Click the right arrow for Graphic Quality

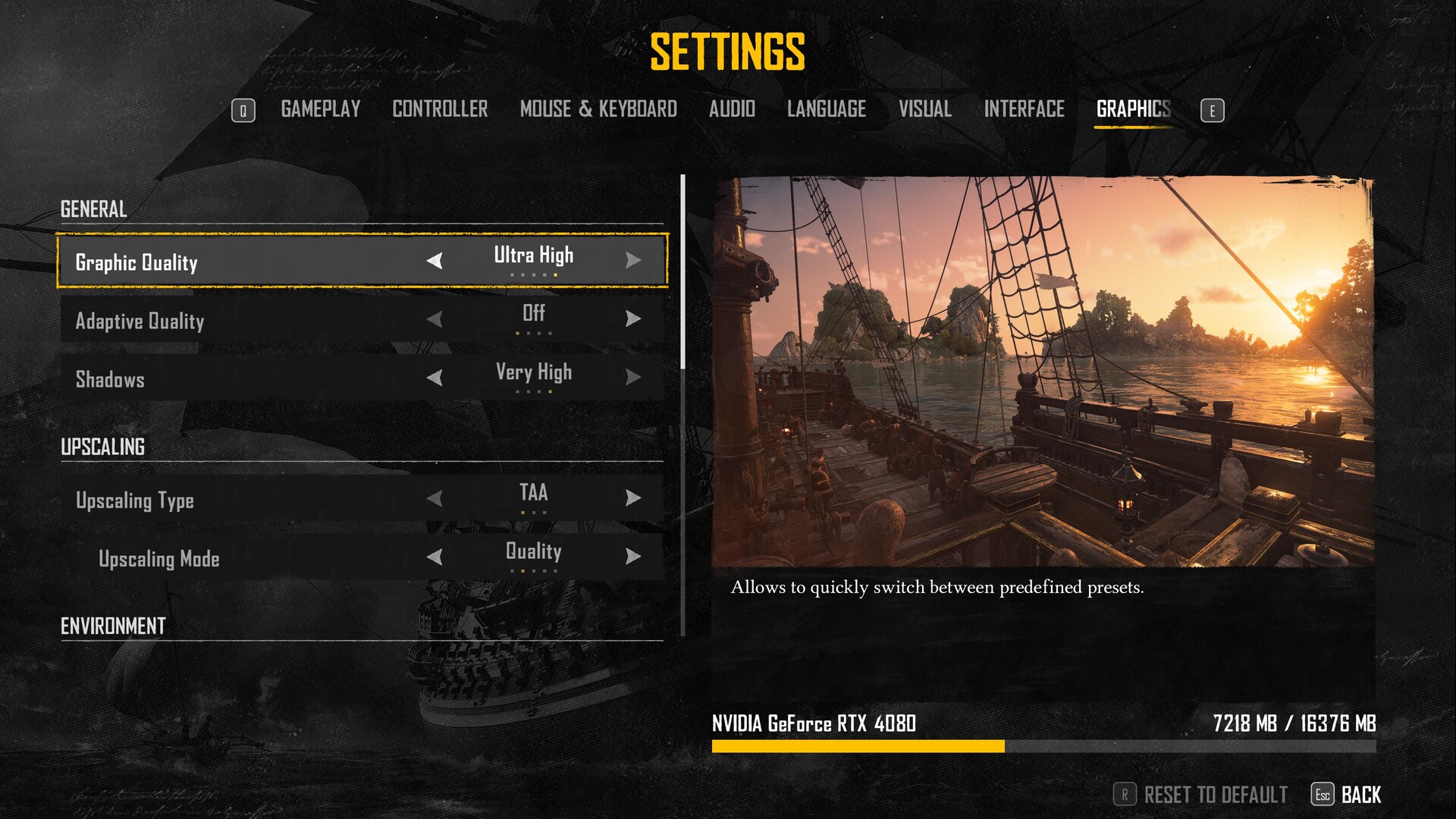pos(633,261)
